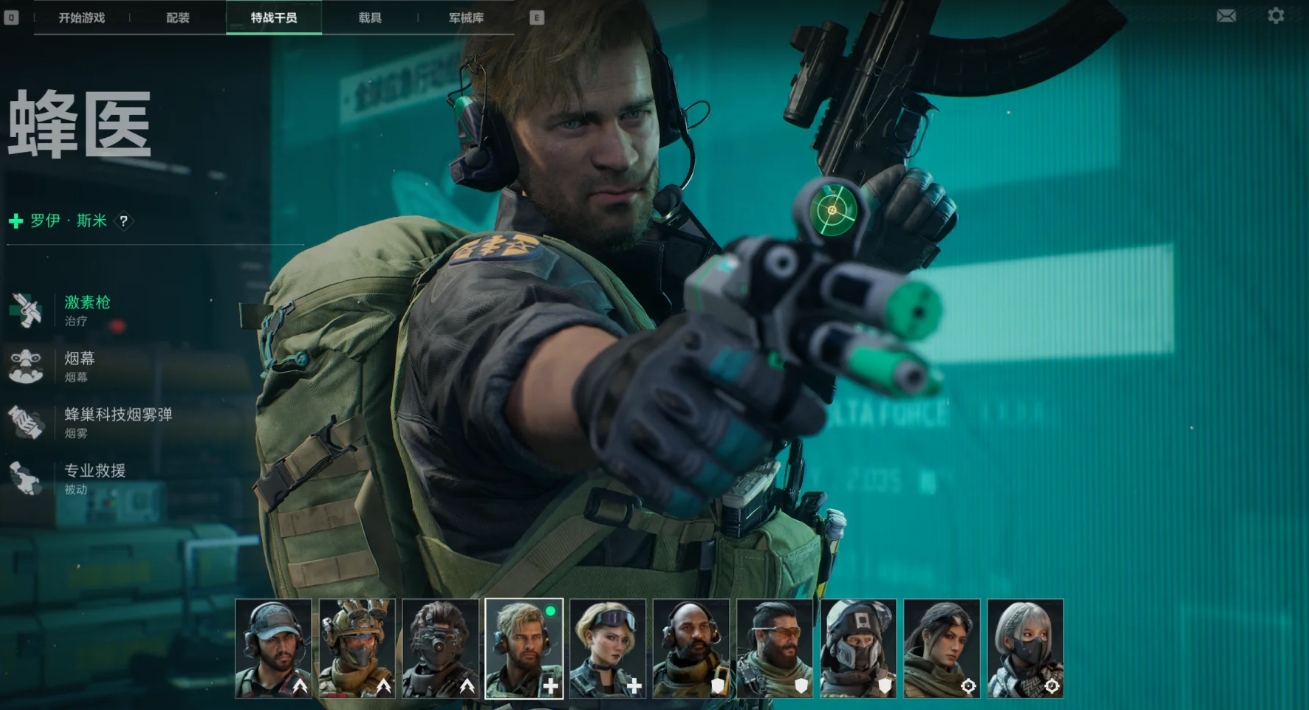Viewport: 1309px width, 710px height.
Task: Open the mail envelope icon
Action: [x=1226, y=16]
